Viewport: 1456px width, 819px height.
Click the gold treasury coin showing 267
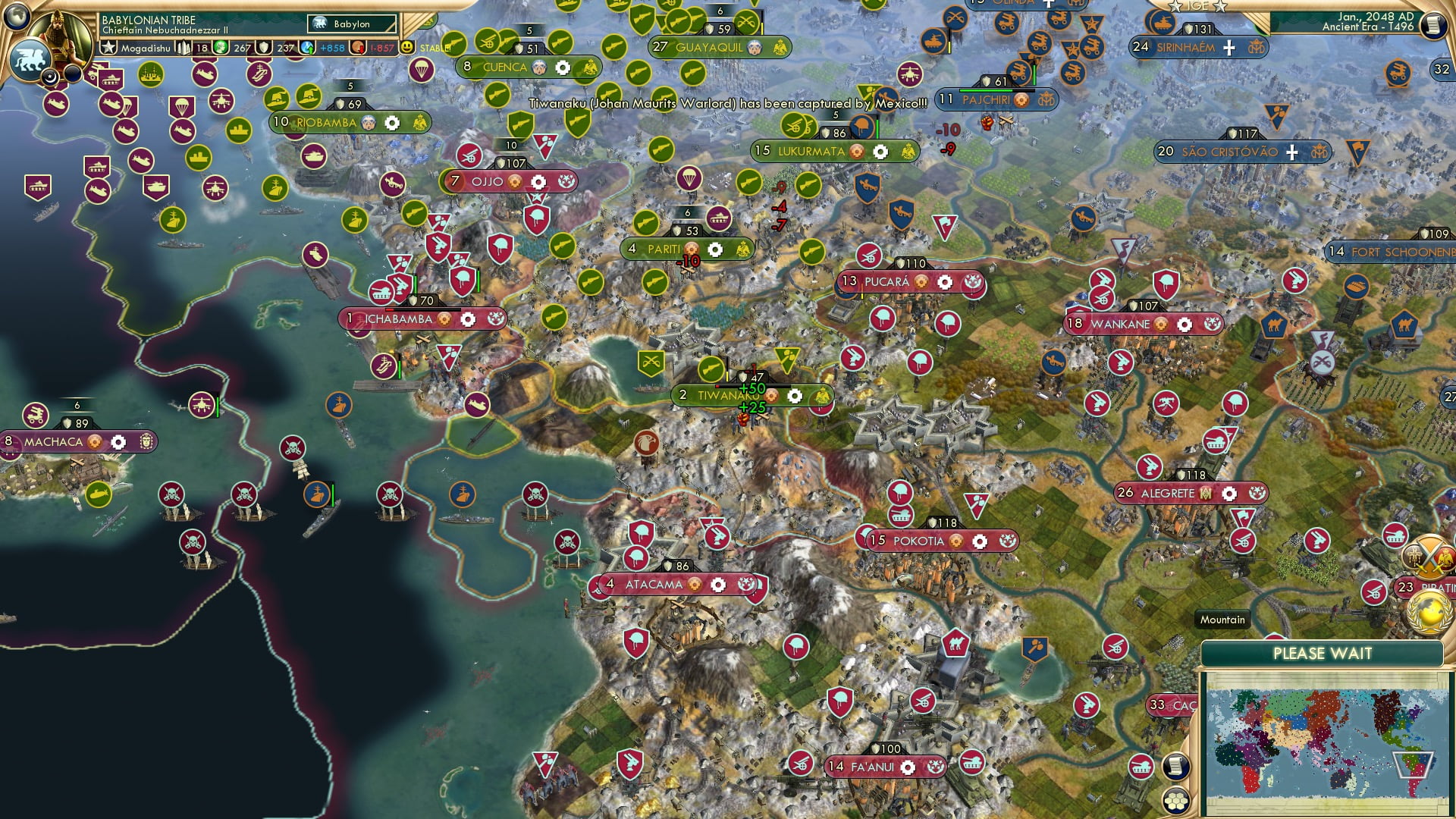pyautogui.click(x=222, y=48)
